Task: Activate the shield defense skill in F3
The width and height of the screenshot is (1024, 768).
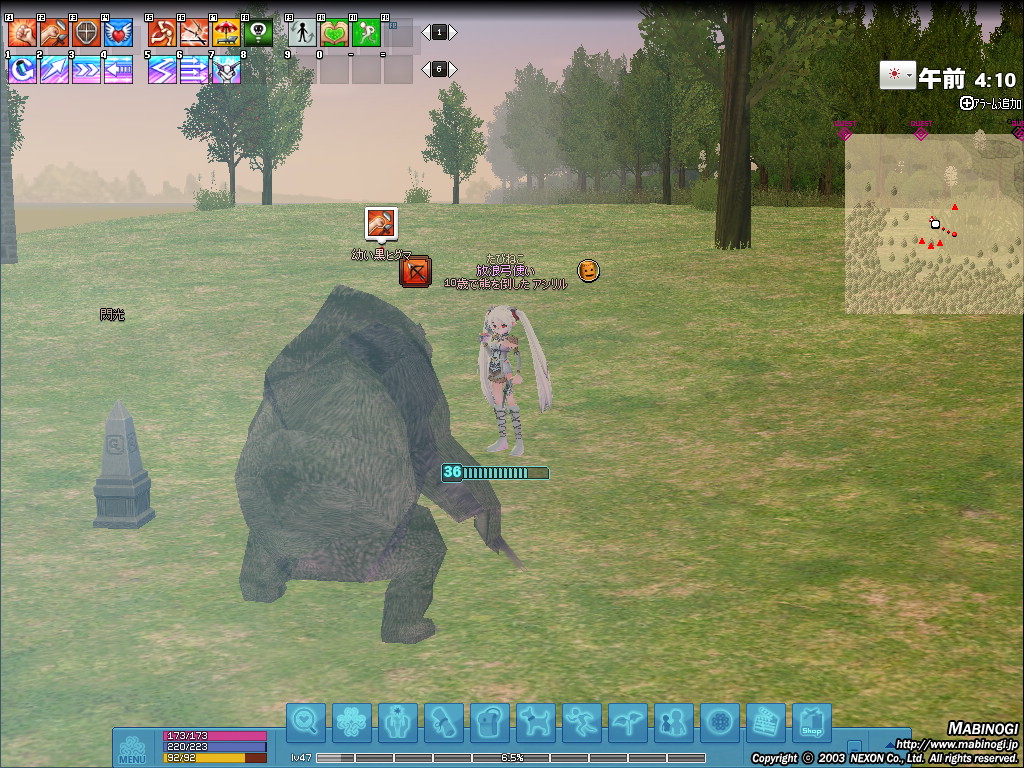Action: point(86,33)
